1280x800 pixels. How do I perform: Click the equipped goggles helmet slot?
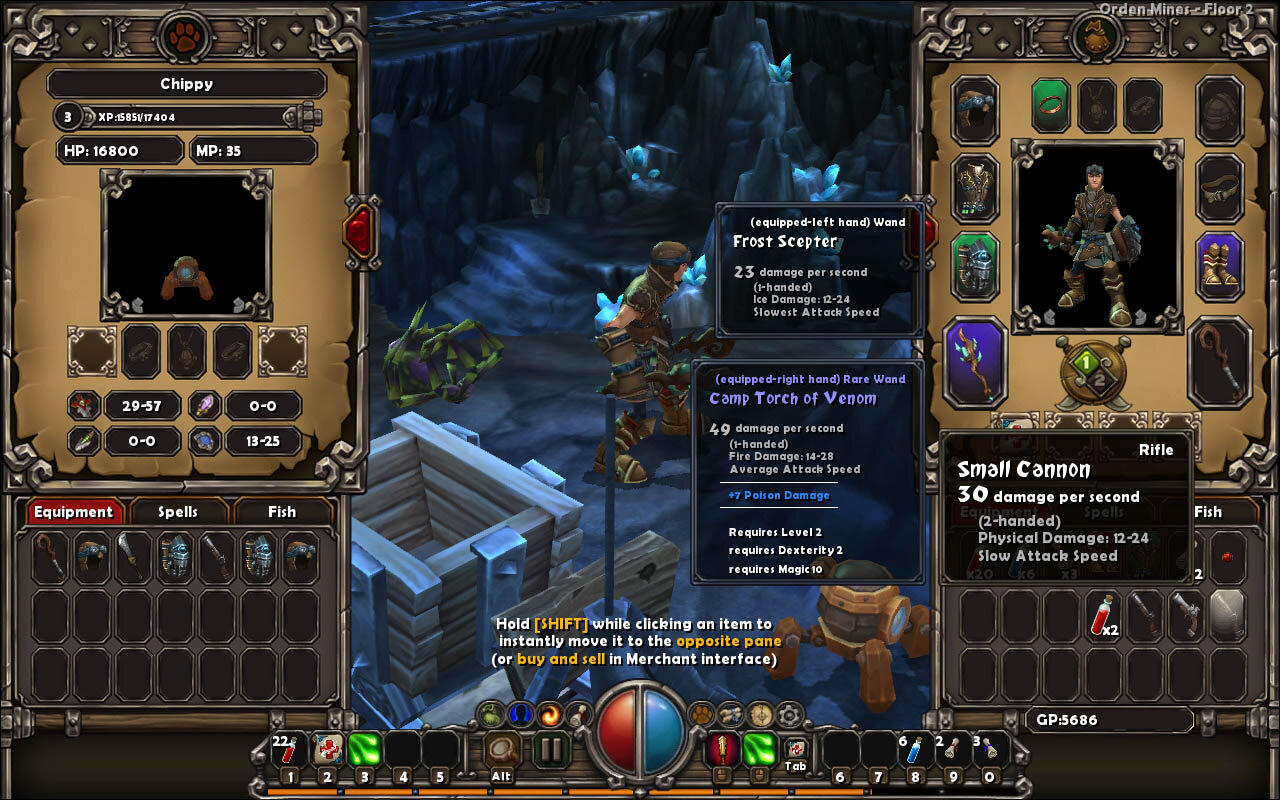click(x=975, y=109)
